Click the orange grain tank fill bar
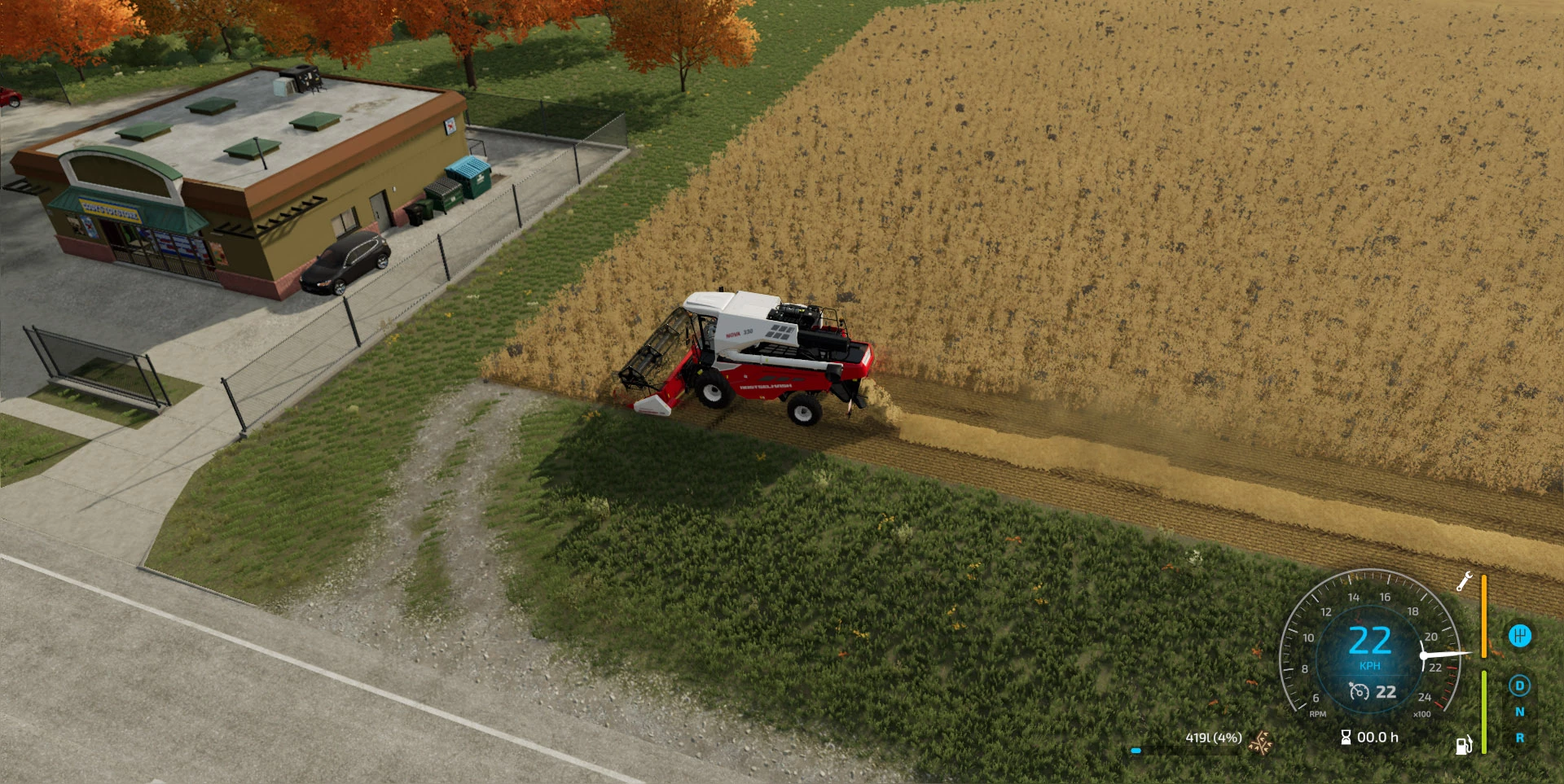The width and height of the screenshot is (1564, 784). 1483,617
